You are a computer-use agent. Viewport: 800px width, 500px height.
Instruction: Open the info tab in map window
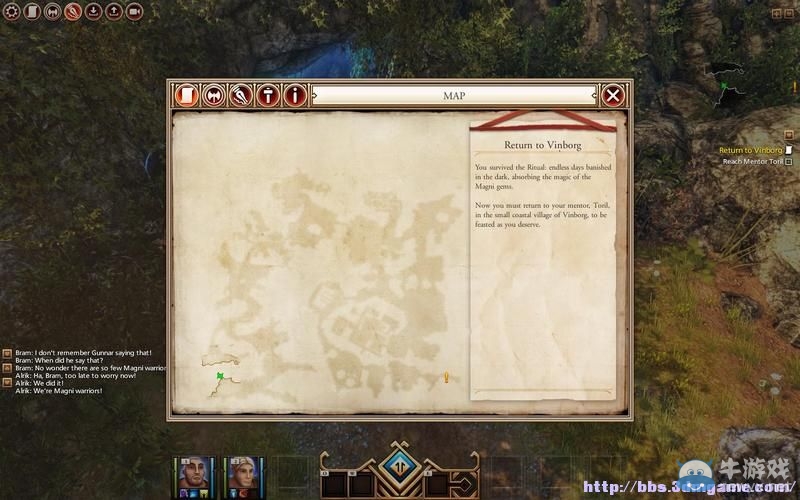pos(294,95)
